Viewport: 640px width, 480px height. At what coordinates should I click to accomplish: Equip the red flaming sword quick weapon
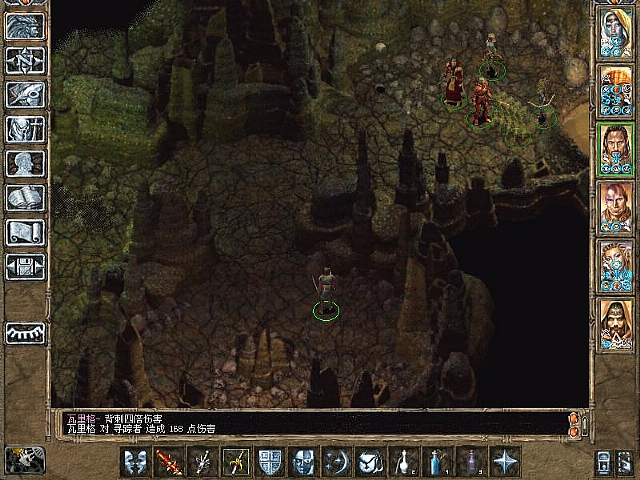click(x=168, y=462)
